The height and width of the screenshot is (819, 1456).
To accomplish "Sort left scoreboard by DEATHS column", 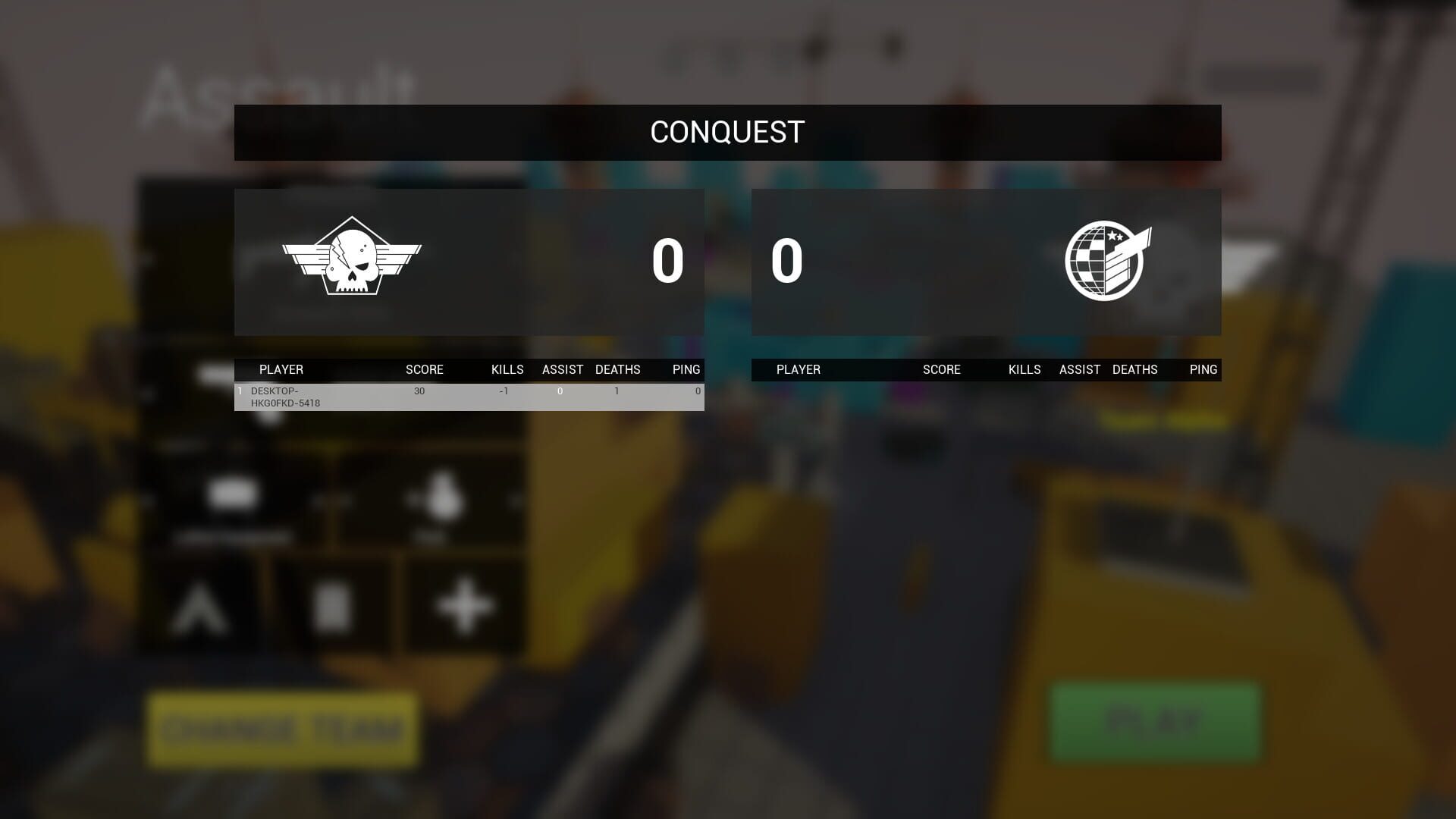I will pyautogui.click(x=618, y=369).
